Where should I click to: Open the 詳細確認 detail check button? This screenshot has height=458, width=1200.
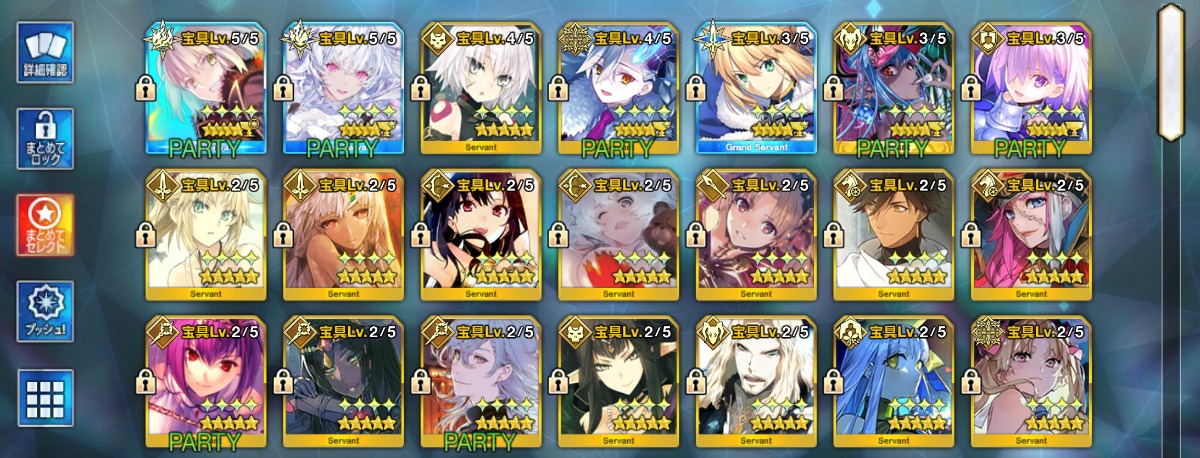pos(45,52)
